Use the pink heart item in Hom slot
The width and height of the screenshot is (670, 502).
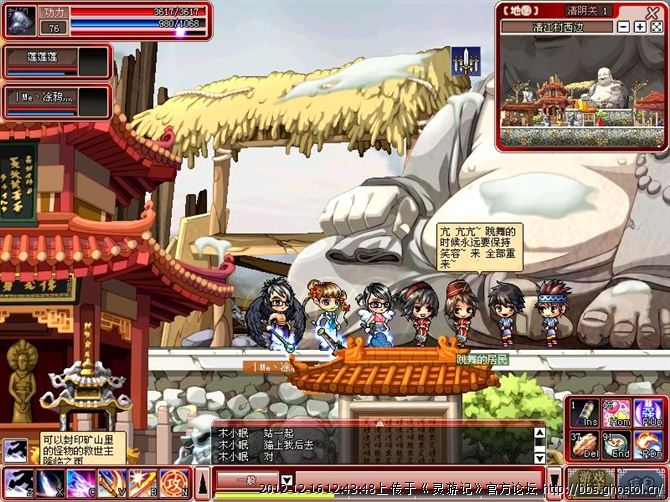(x=617, y=413)
